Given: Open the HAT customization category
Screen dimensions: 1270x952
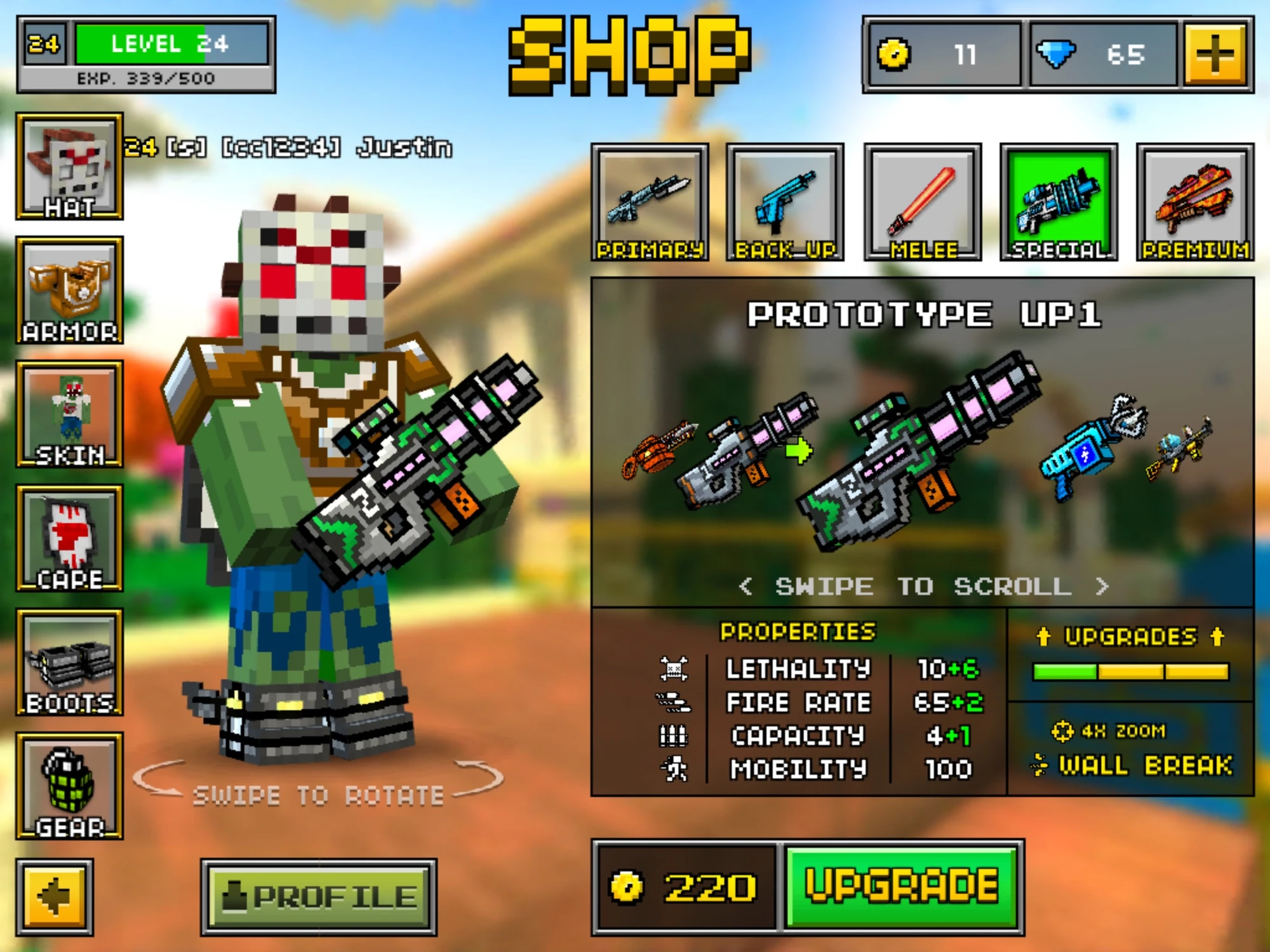Looking at the screenshot, I should (70, 165).
